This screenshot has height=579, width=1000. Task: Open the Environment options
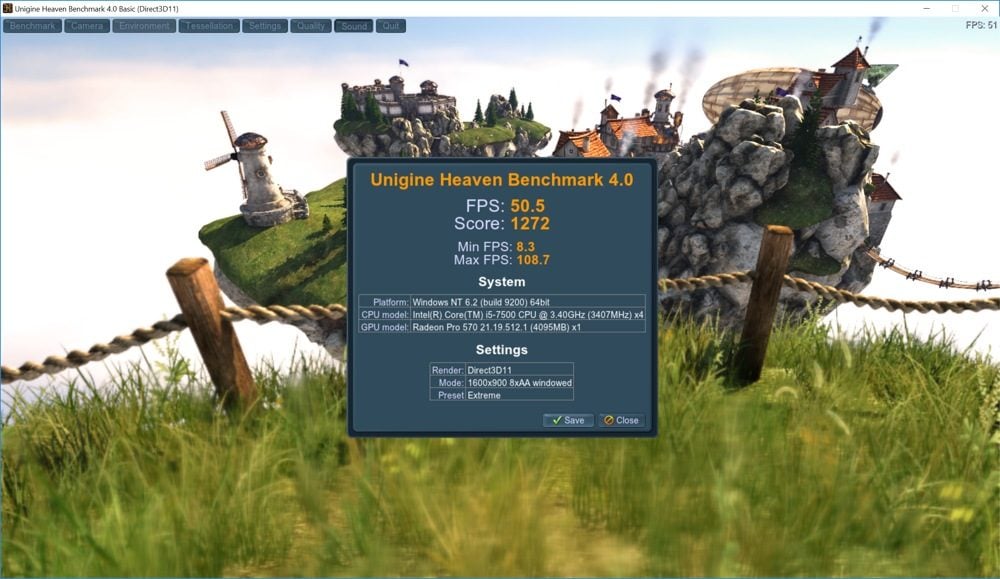point(144,26)
